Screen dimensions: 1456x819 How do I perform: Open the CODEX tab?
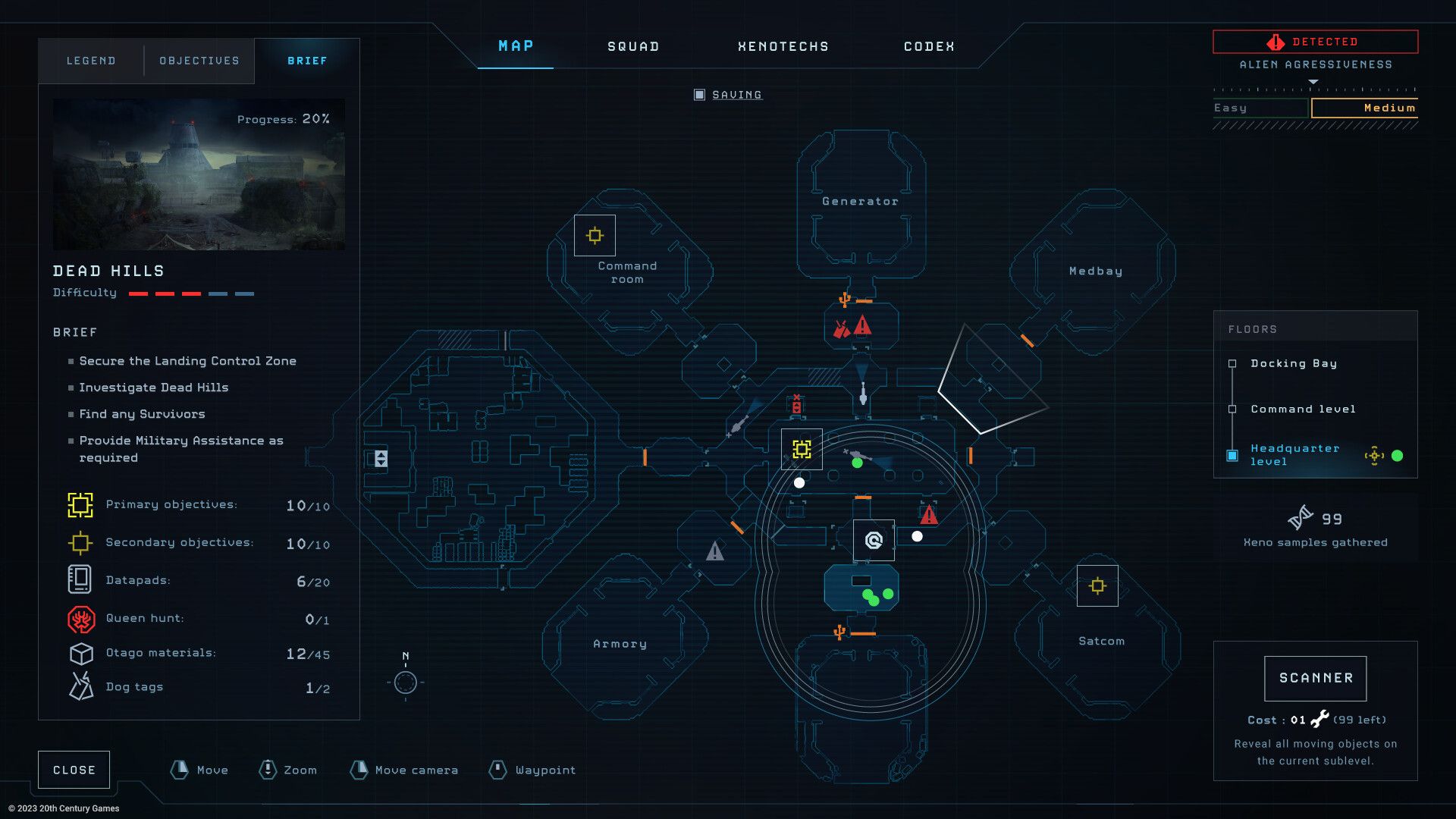click(x=927, y=46)
